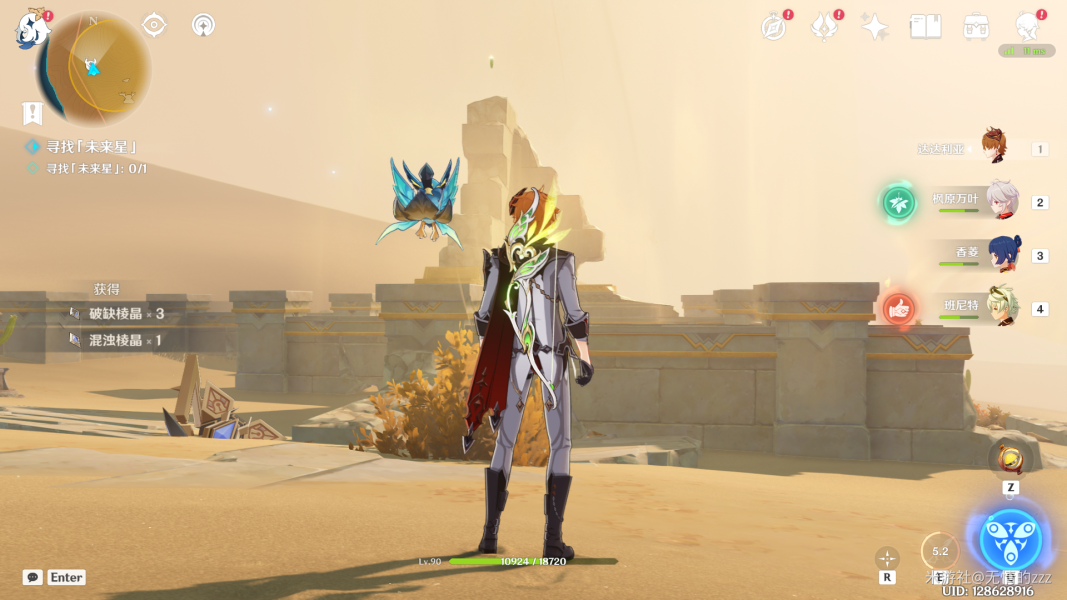Image resolution: width=1067 pixels, height=600 pixels.
Task: Click the round signal-arc icon beside the minimap
Action: [x=203, y=25]
